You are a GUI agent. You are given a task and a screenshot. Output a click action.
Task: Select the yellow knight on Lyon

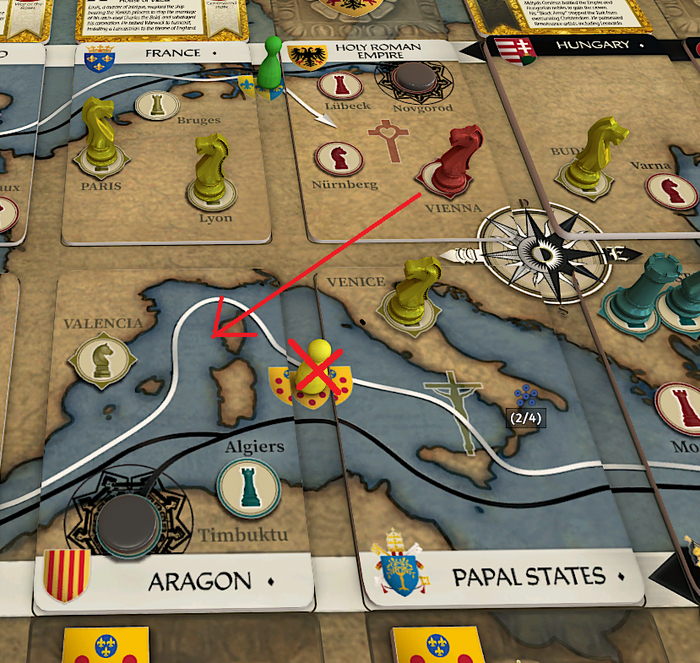click(212, 166)
